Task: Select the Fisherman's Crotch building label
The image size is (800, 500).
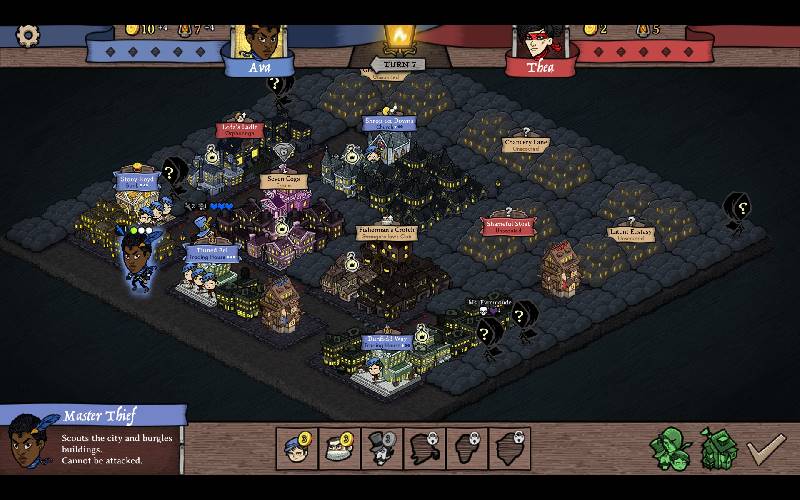Action: 387,232
